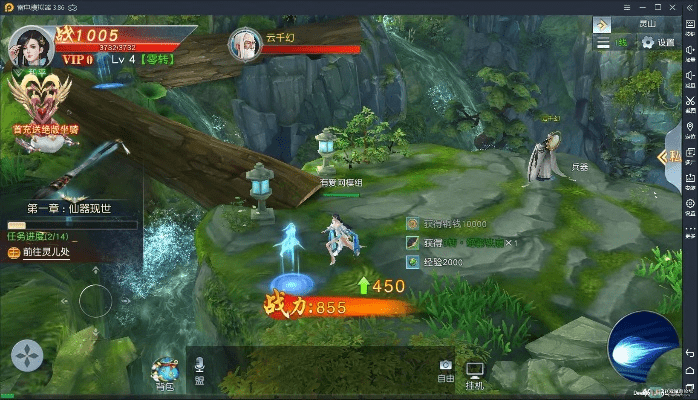Open the VIP 0 badge
The height and width of the screenshot is (400, 698).
click(77, 60)
